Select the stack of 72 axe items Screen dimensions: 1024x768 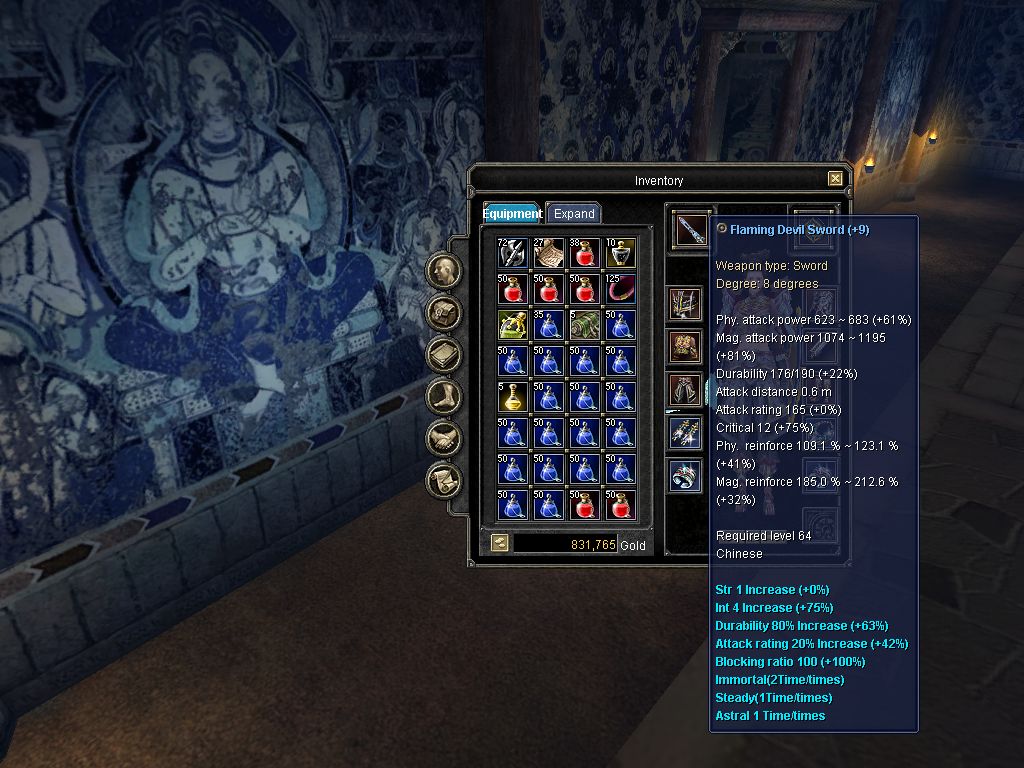click(x=512, y=253)
